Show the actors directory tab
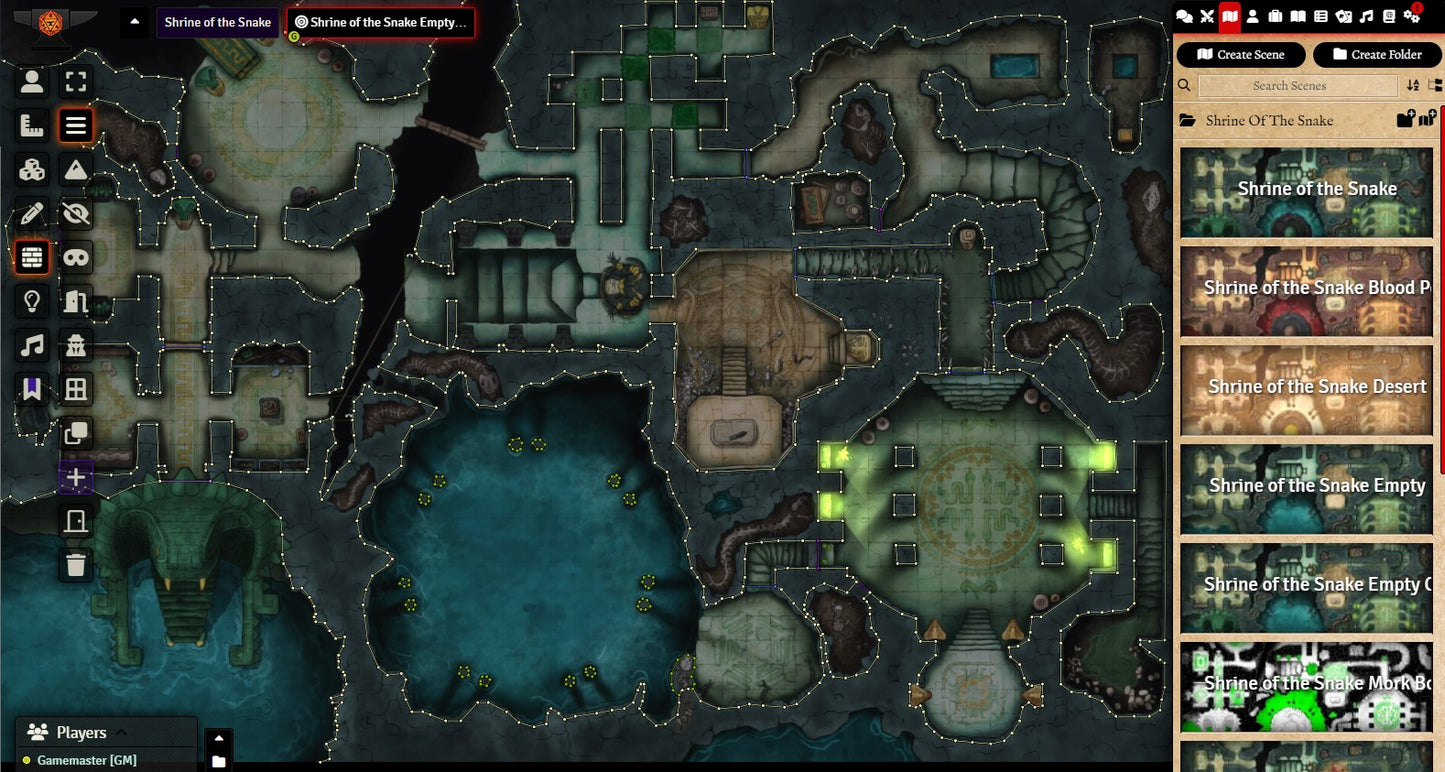The width and height of the screenshot is (1445, 772). pos(1252,16)
